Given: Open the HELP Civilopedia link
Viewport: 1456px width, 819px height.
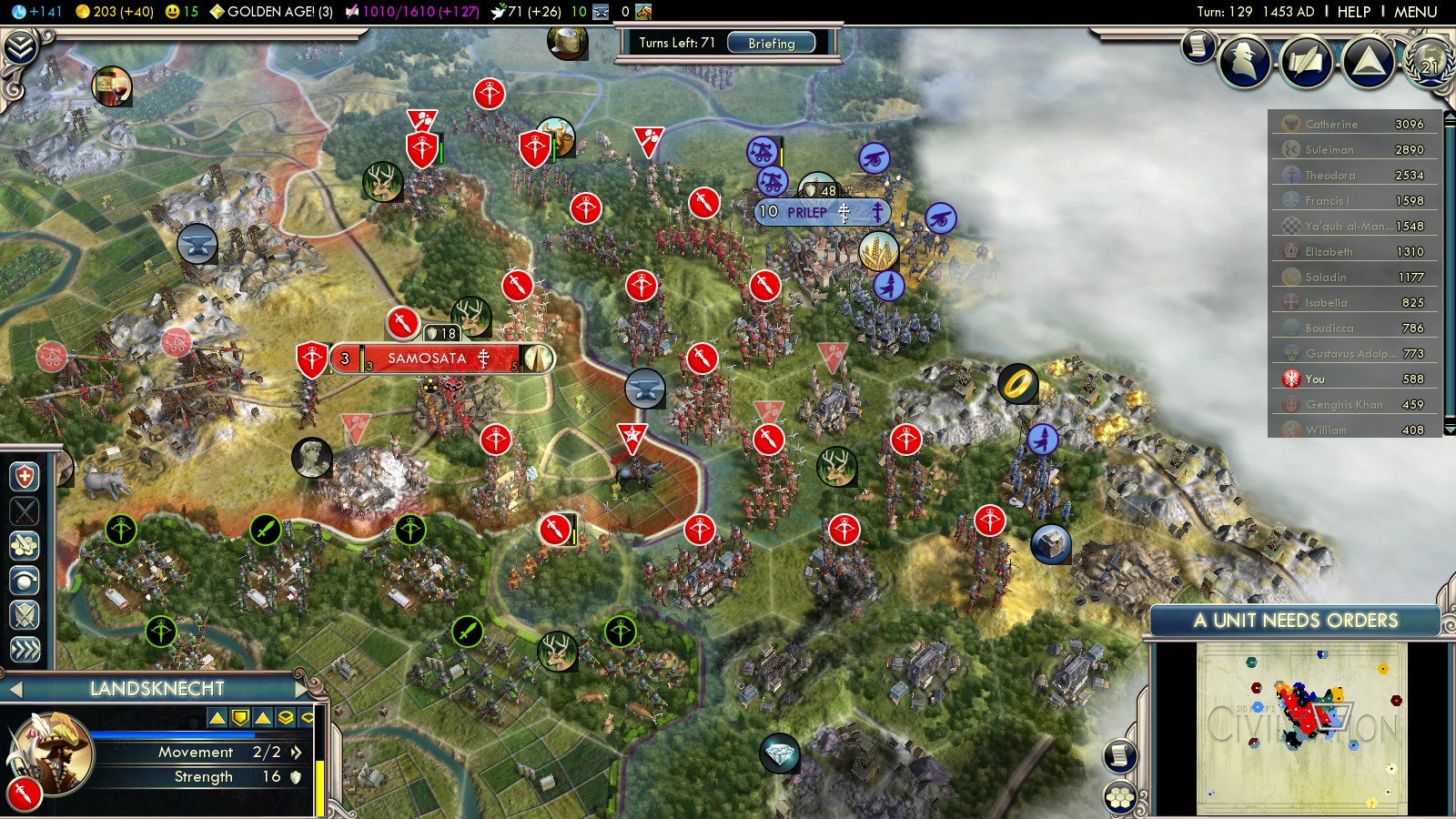Looking at the screenshot, I should tap(1353, 12).
